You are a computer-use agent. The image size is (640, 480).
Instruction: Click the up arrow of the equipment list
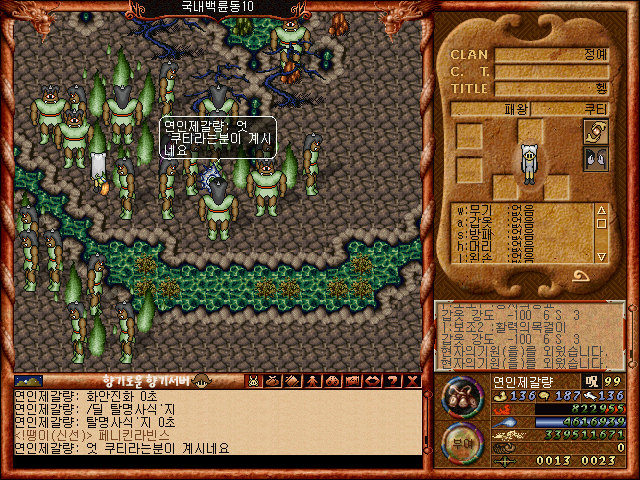[x=601, y=210]
